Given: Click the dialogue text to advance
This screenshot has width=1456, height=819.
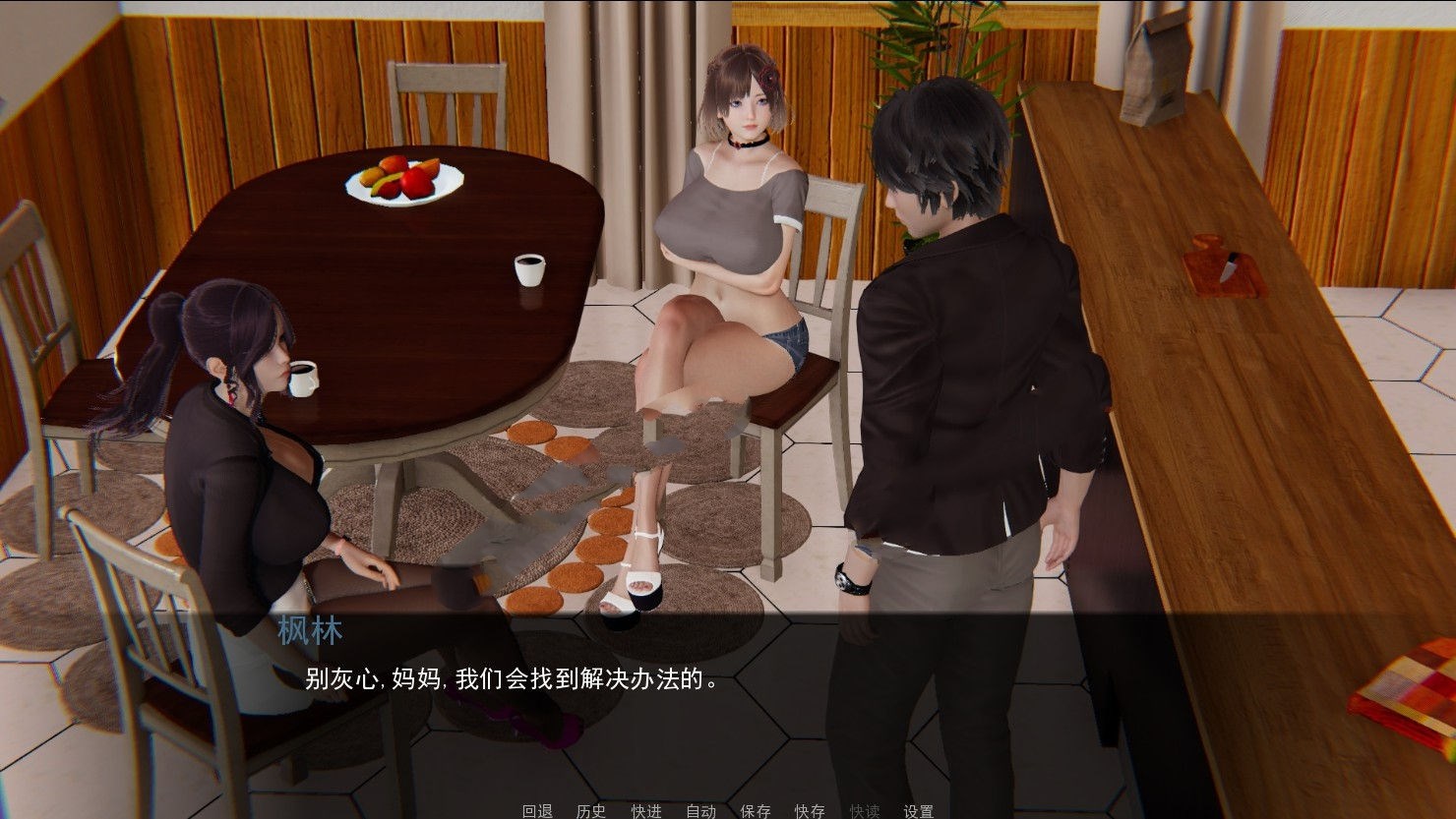Looking at the screenshot, I should point(508,680).
